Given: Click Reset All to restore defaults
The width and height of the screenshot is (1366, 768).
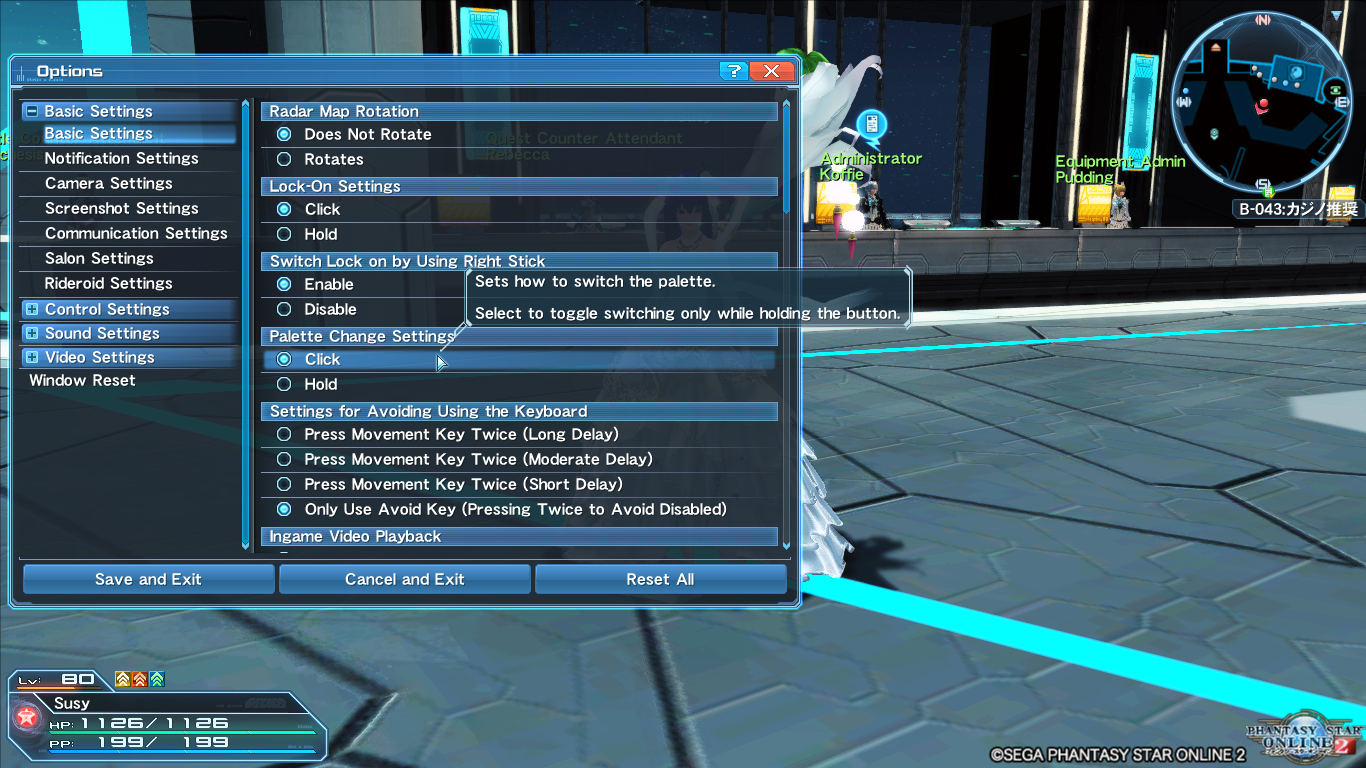Looking at the screenshot, I should click(660, 579).
